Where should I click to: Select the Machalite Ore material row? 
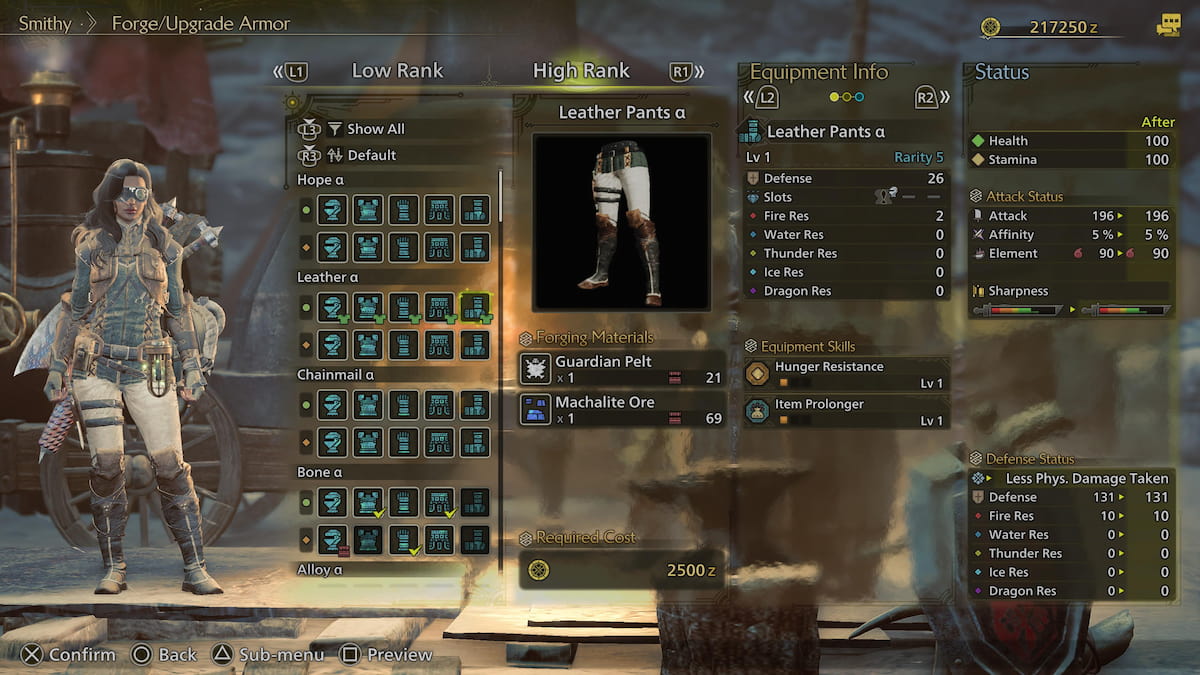pos(621,409)
